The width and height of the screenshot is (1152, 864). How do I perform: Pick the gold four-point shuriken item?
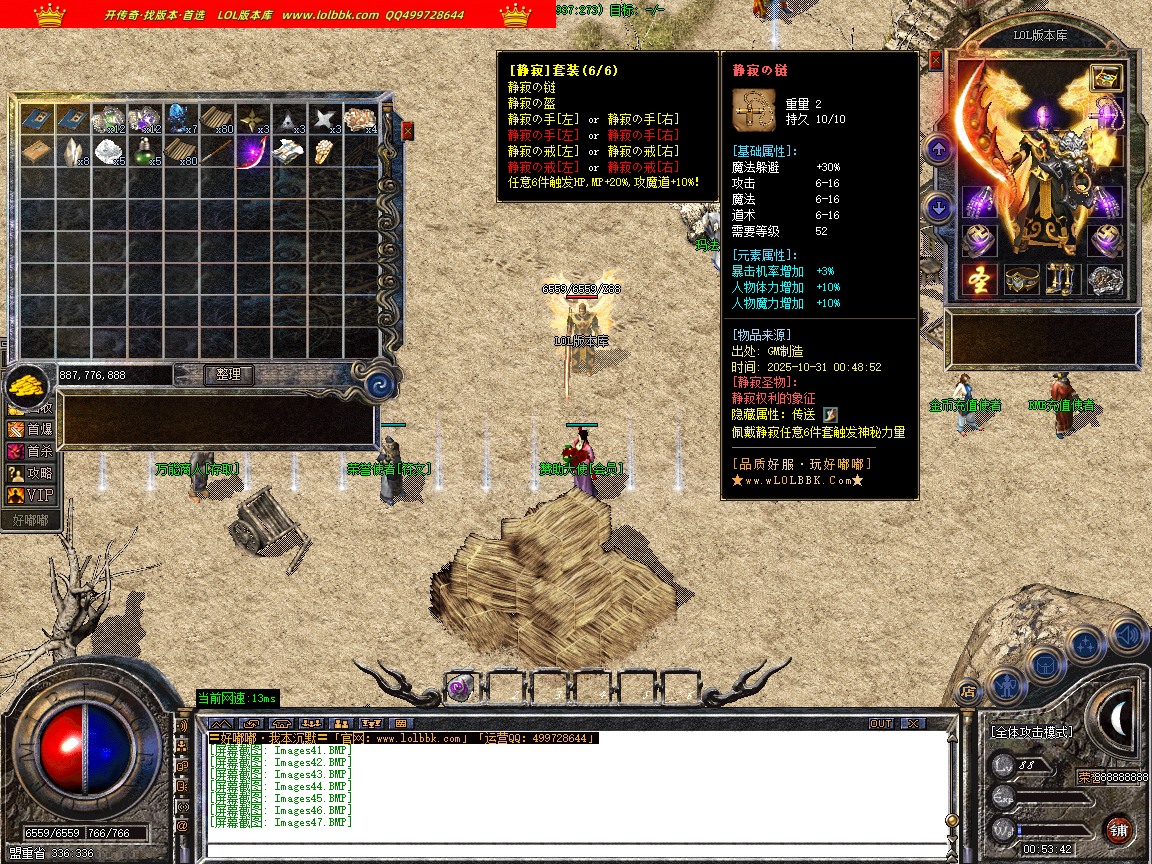251,118
